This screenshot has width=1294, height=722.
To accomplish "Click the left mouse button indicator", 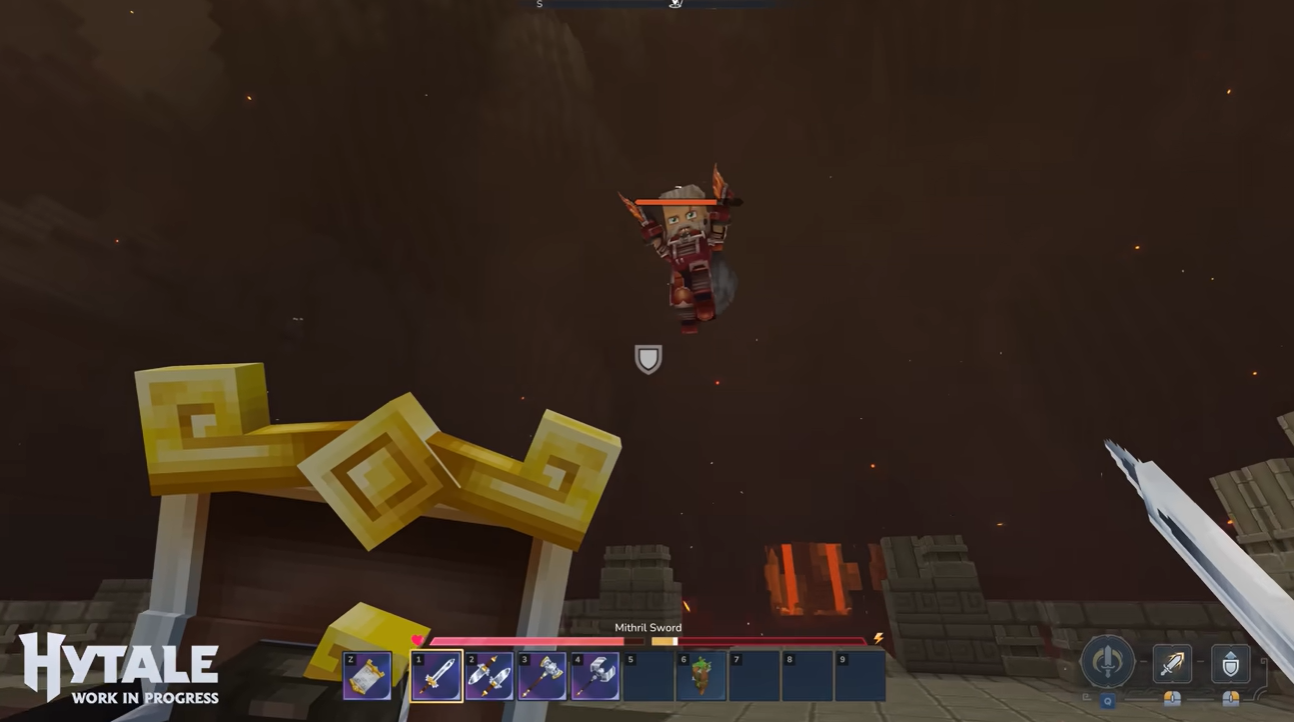I will [x=1172, y=700].
